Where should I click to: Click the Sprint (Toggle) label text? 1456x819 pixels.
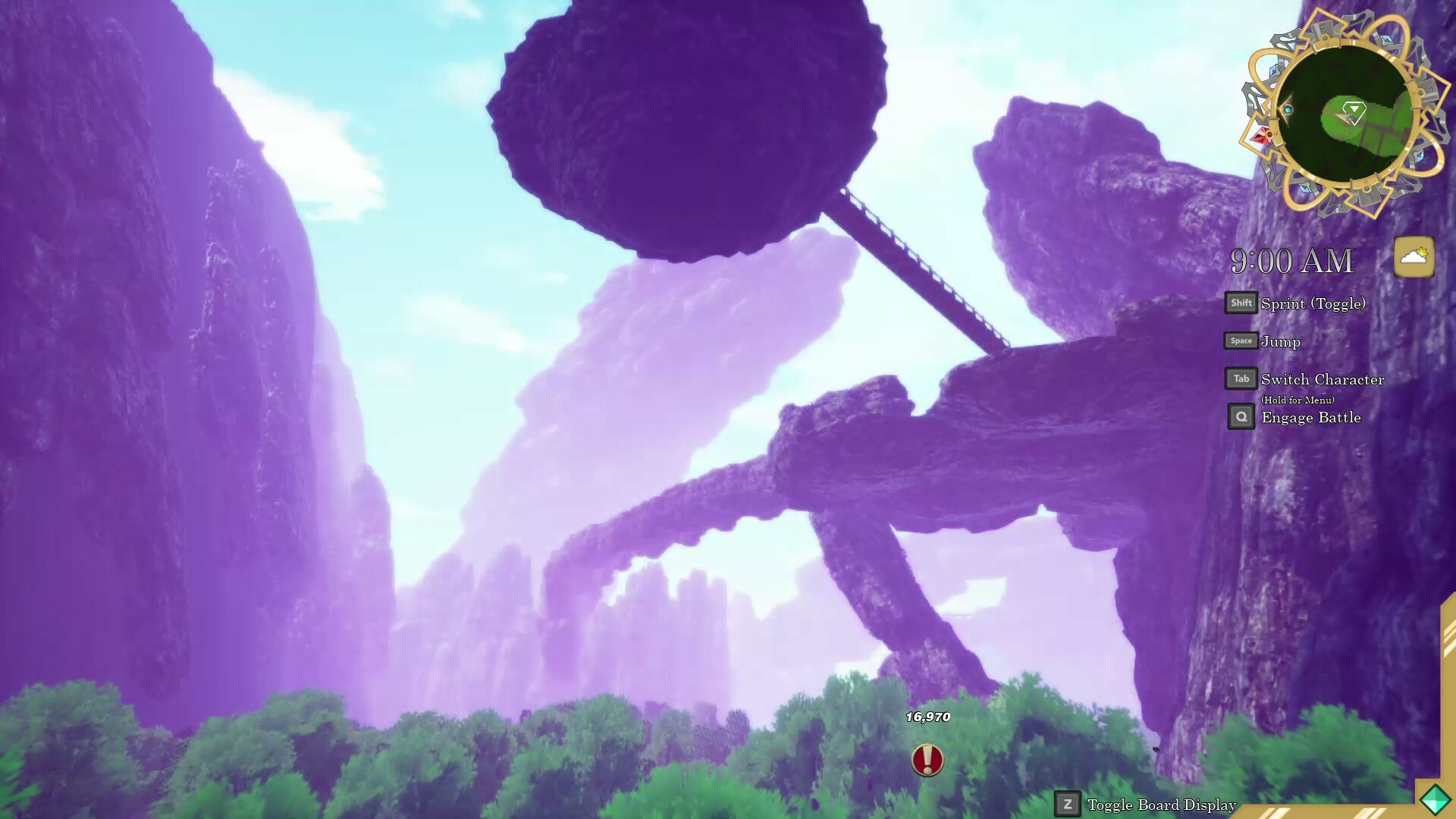(1313, 303)
